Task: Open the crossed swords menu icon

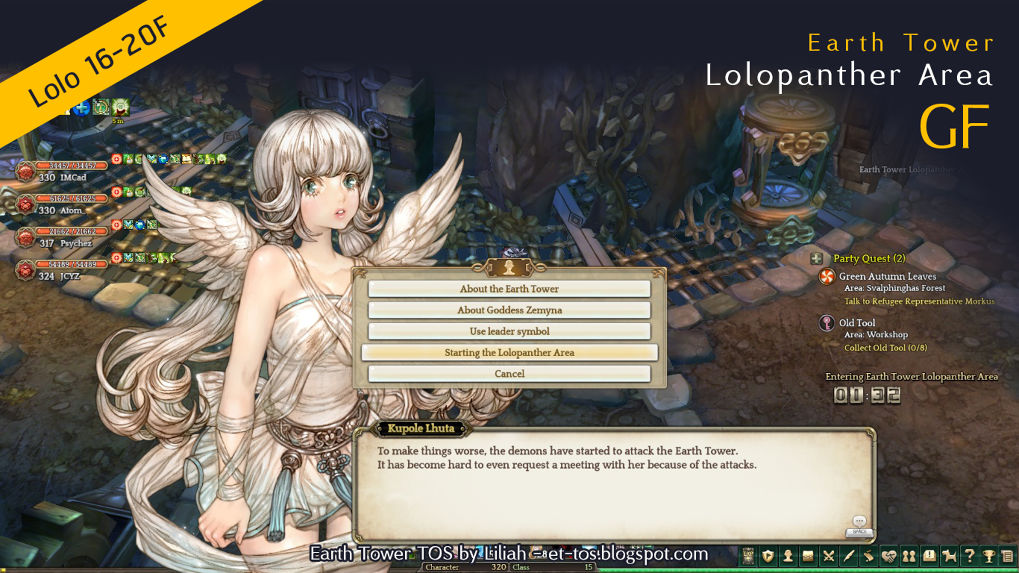Action: pos(828,556)
